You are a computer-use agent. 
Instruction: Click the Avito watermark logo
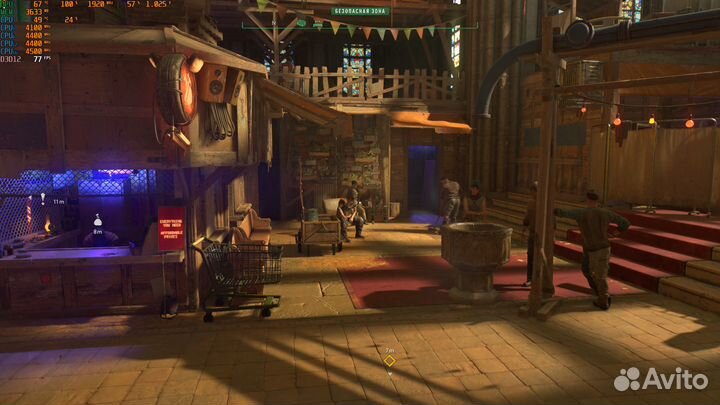[x=661, y=379]
